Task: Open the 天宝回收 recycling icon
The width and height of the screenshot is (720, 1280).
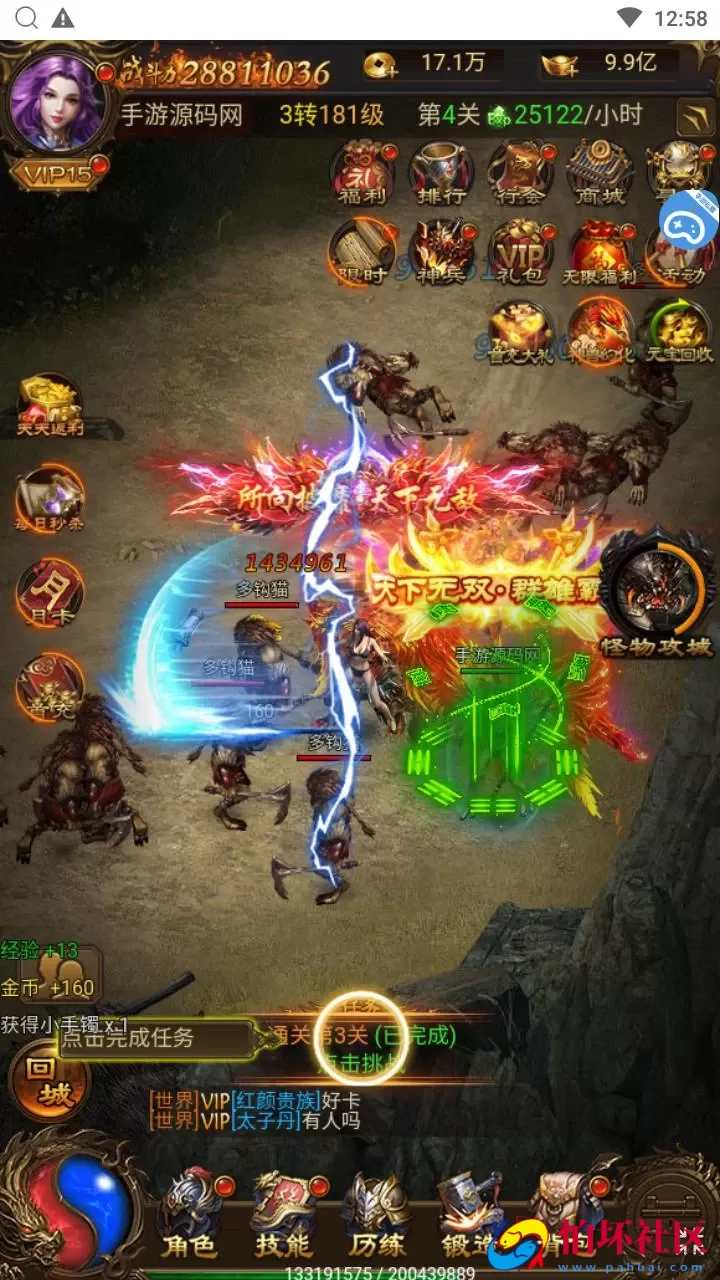Action: click(678, 331)
